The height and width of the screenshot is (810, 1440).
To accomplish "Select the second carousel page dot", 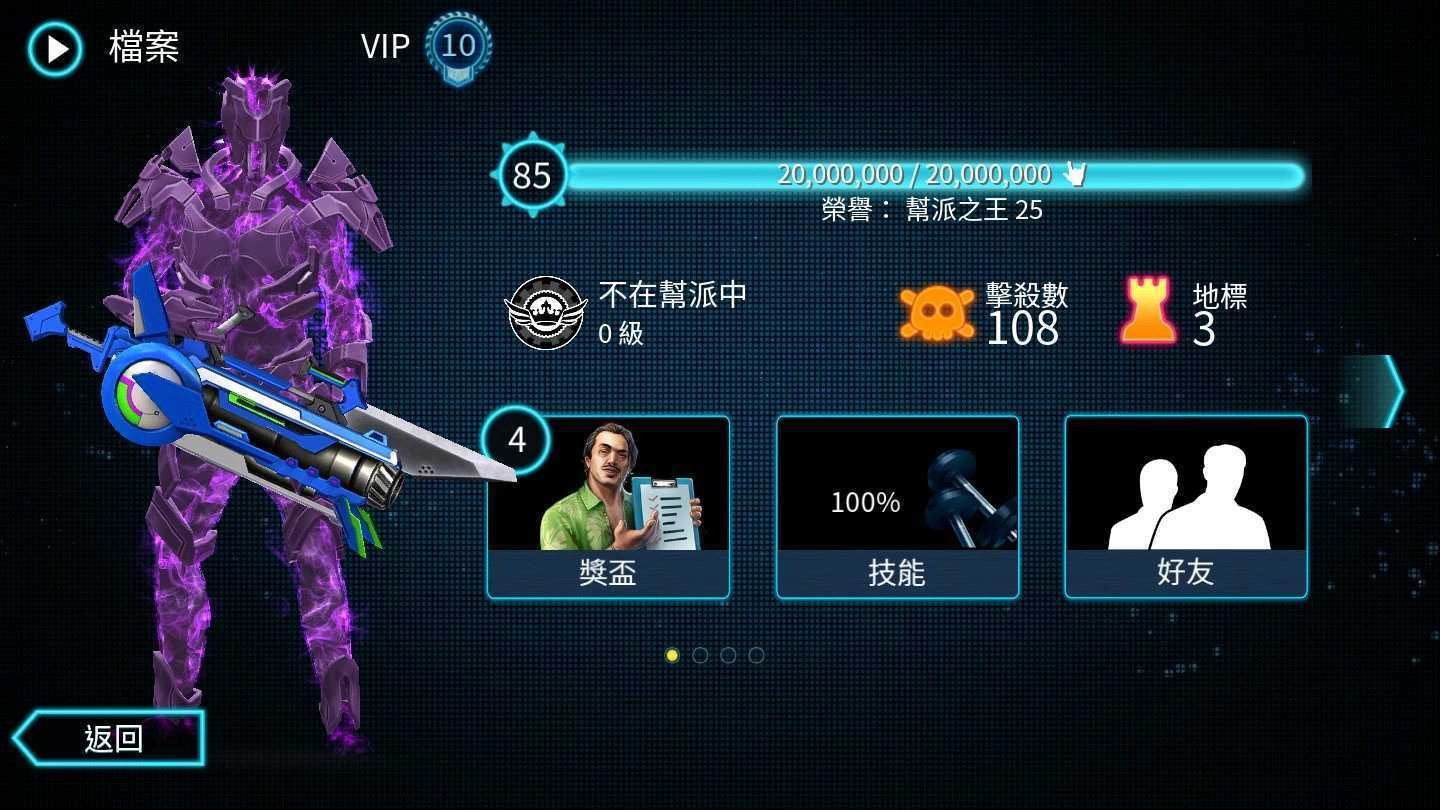I will [x=701, y=655].
